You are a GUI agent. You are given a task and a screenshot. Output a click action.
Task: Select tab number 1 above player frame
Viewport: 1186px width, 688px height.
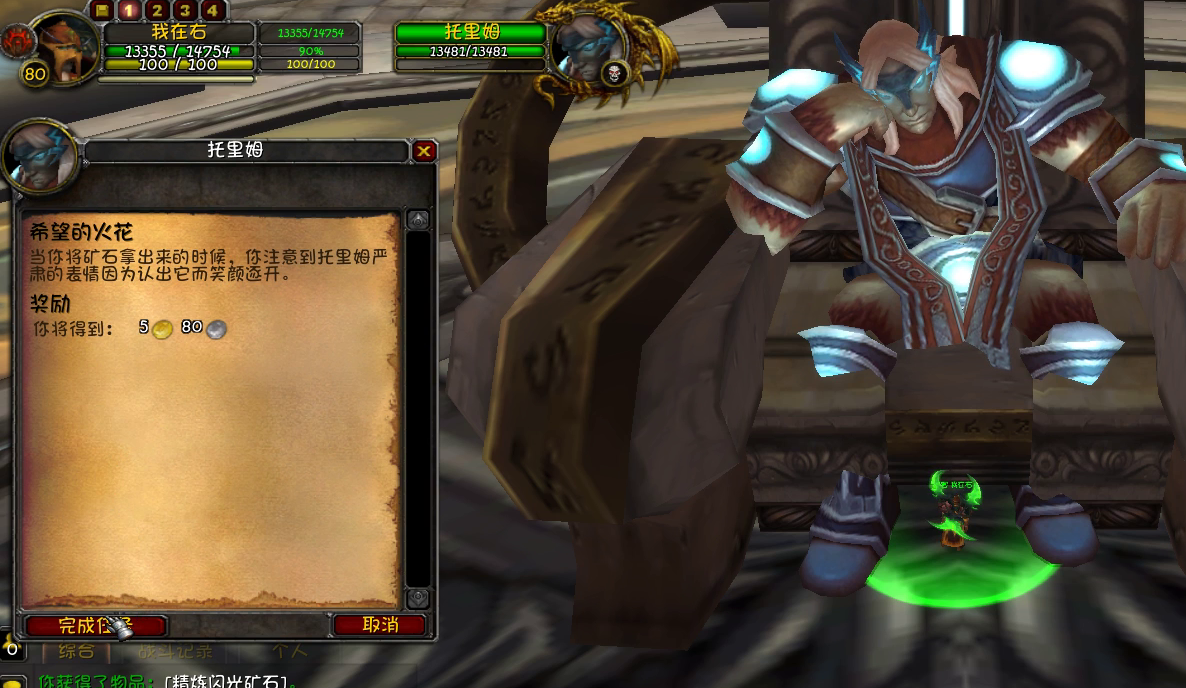[x=129, y=11]
